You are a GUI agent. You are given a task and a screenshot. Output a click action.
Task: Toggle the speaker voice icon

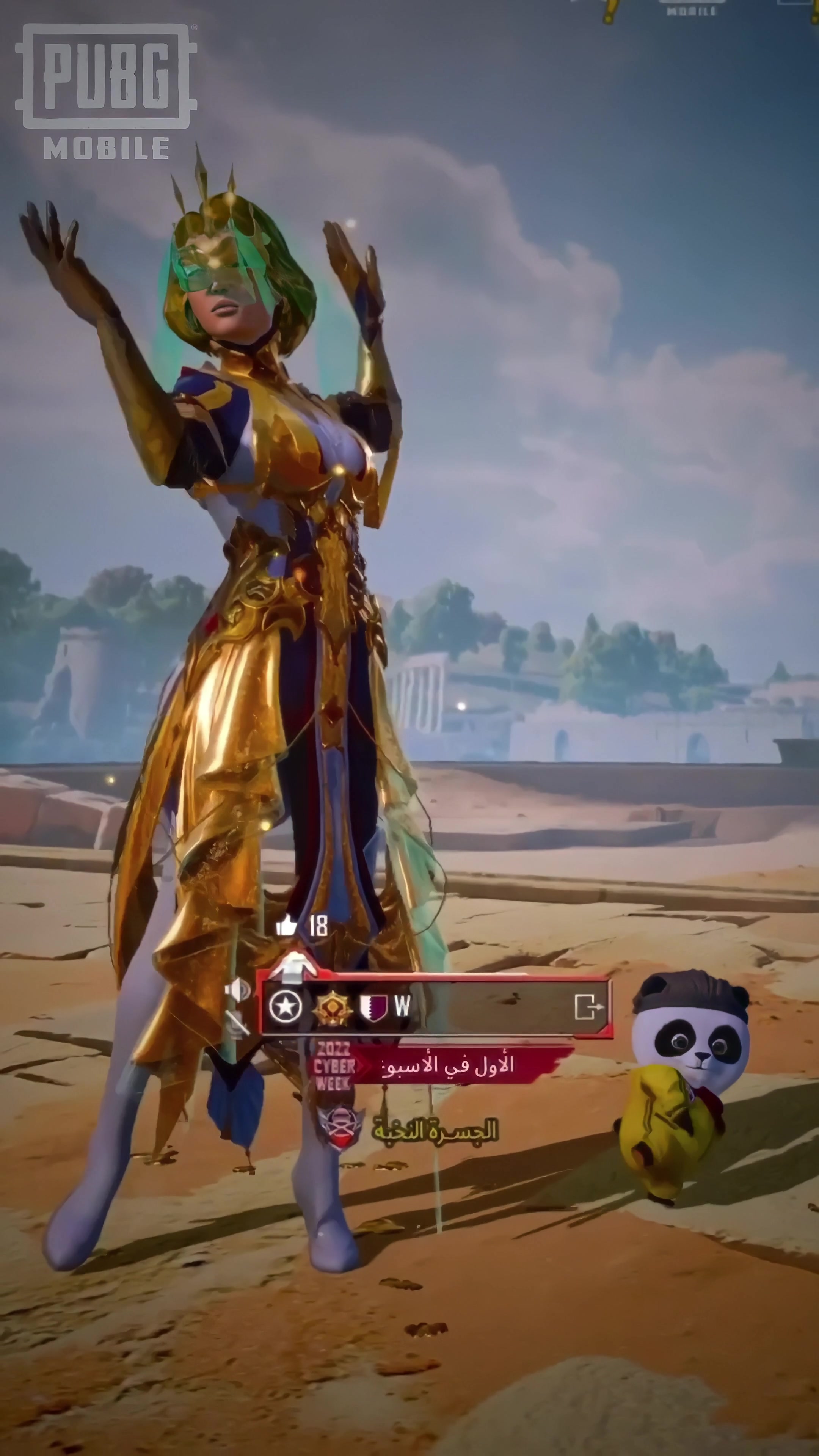pyautogui.click(x=237, y=990)
